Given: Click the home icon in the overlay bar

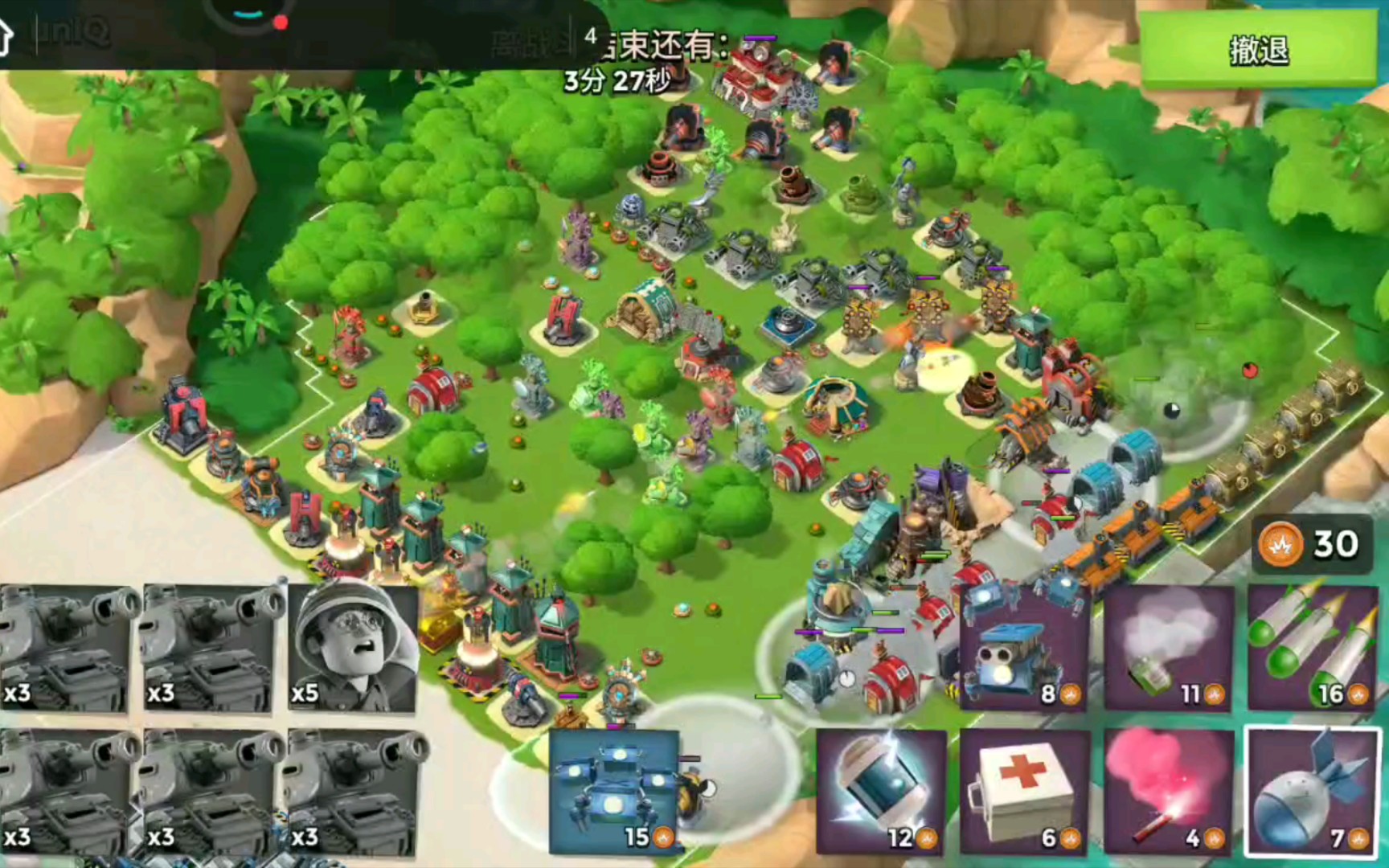Looking at the screenshot, I should 5,36.
